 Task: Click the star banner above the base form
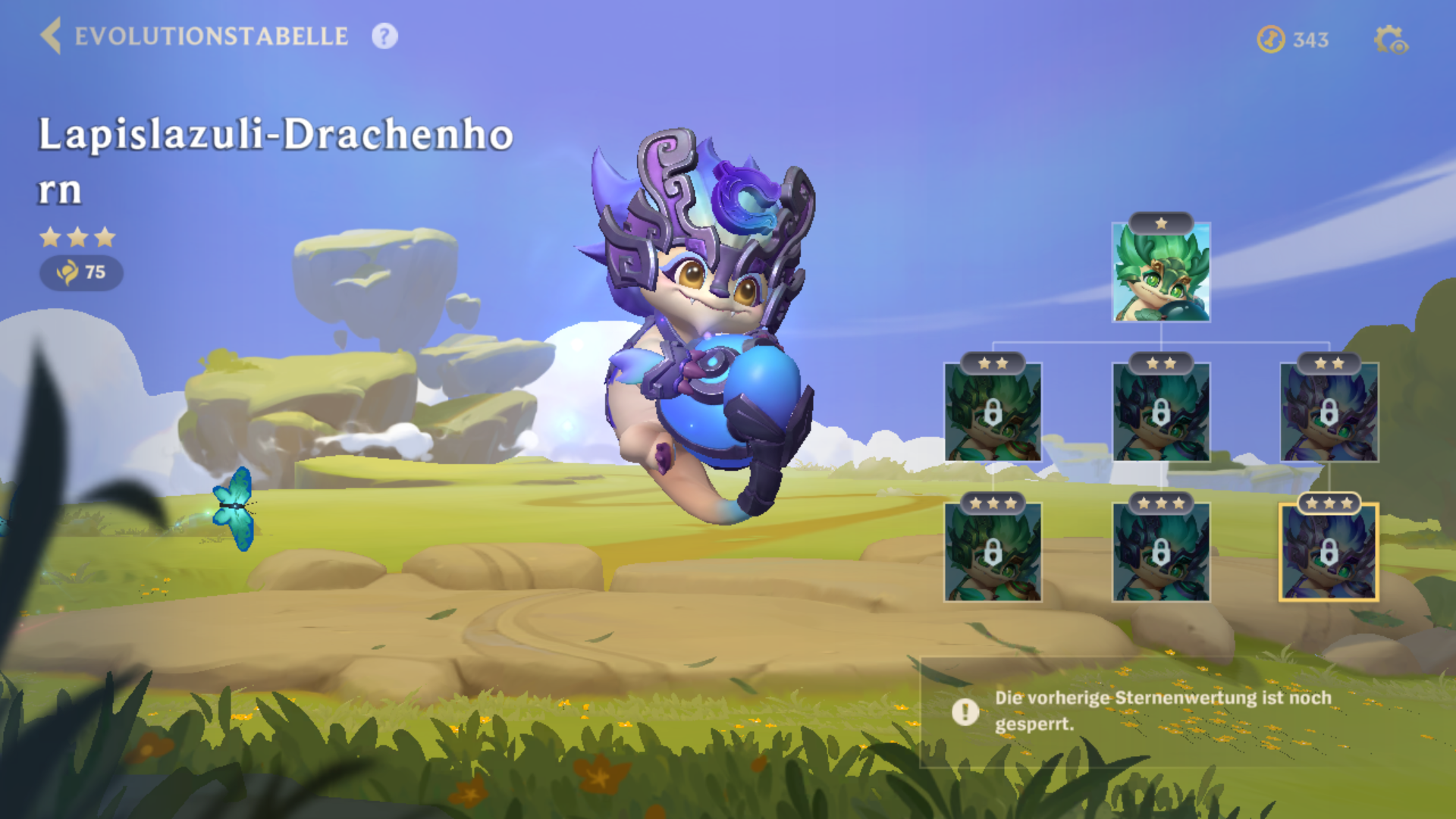tap(1161, 224)
